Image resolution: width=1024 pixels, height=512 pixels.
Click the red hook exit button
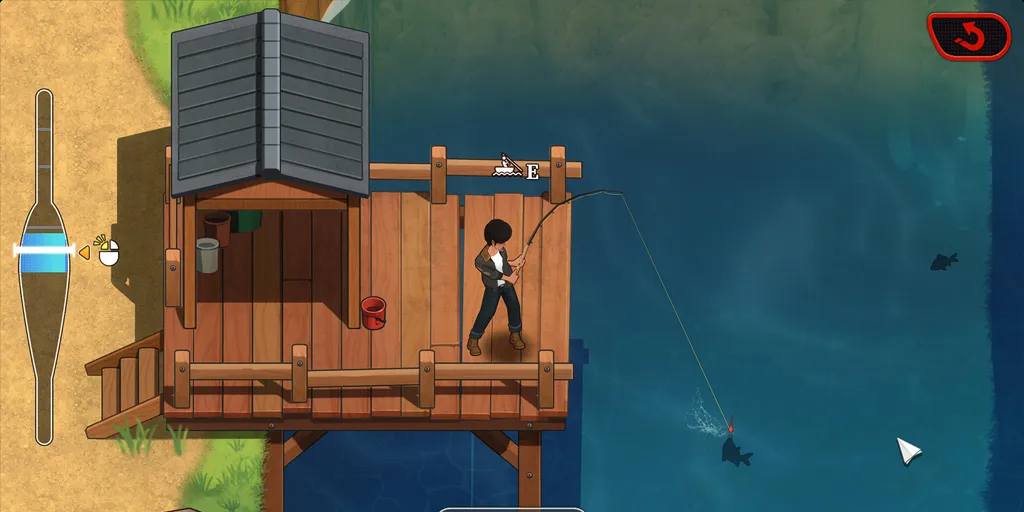(968, 37)
